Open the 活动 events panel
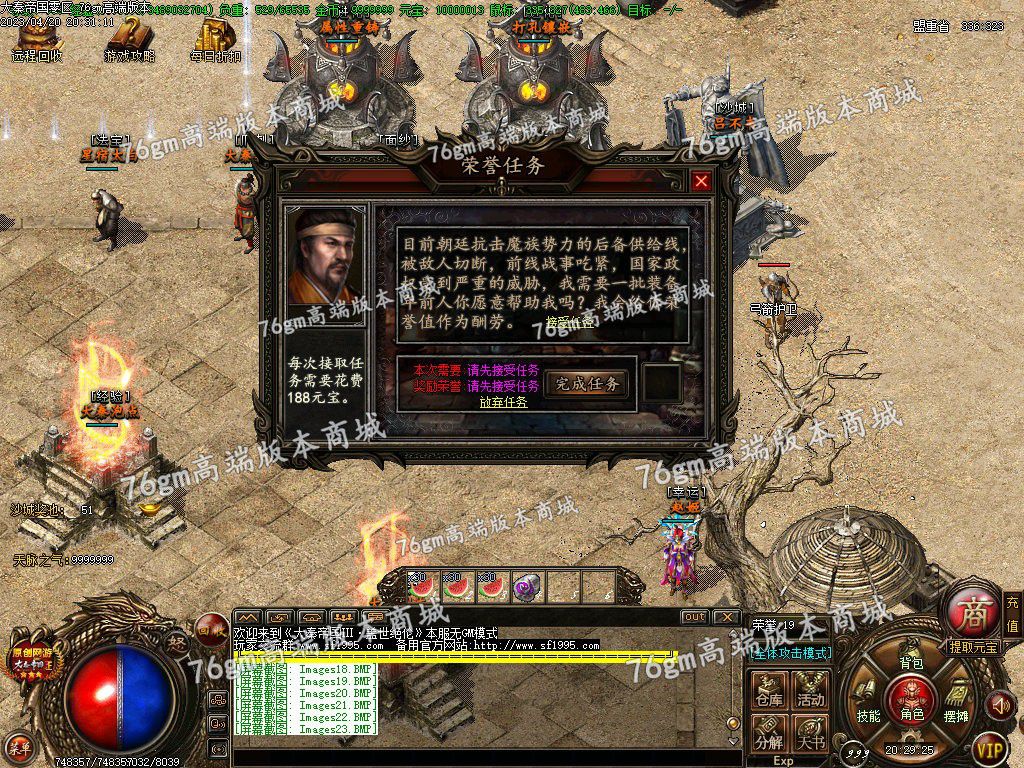This screenshot has width=1024, height=768. point(811,689)
